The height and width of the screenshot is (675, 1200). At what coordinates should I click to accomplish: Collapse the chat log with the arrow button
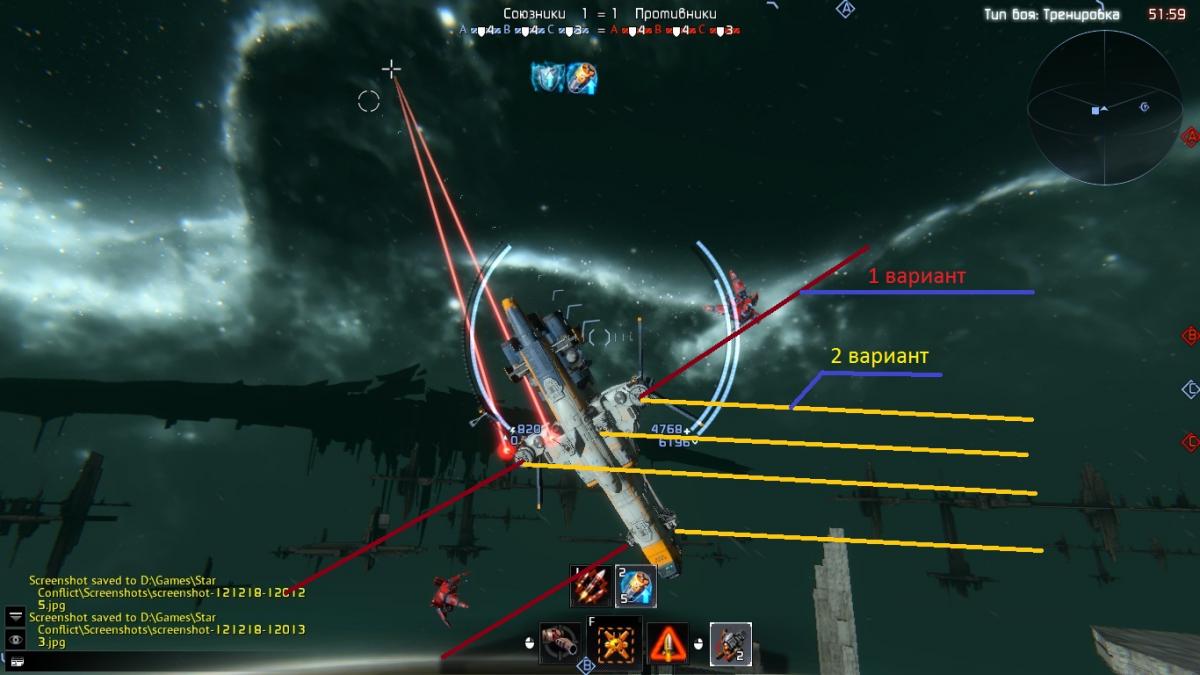pos(16,616)
